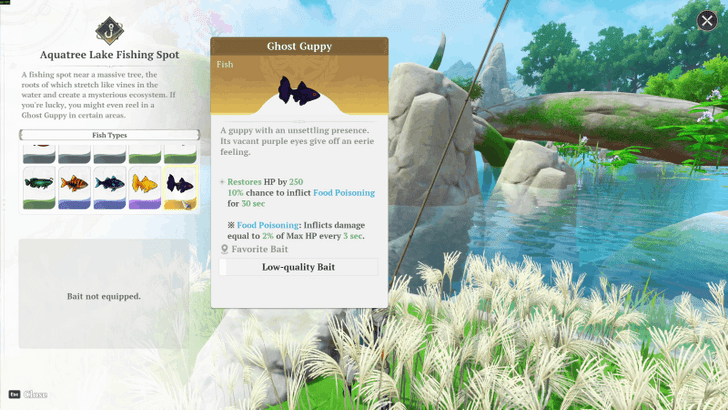Choose the orange striped fish tile
This screenshot has width=728, height=410.
(74, 187)
